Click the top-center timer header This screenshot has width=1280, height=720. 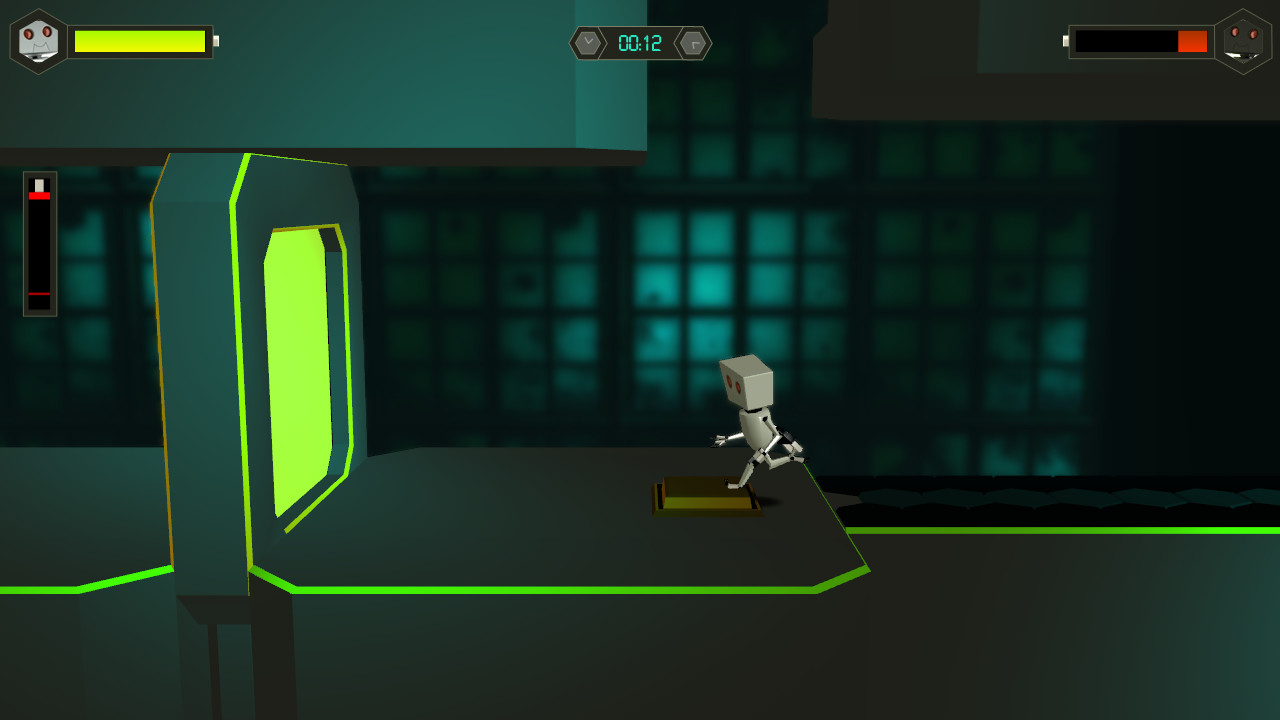tap(640, 43)
